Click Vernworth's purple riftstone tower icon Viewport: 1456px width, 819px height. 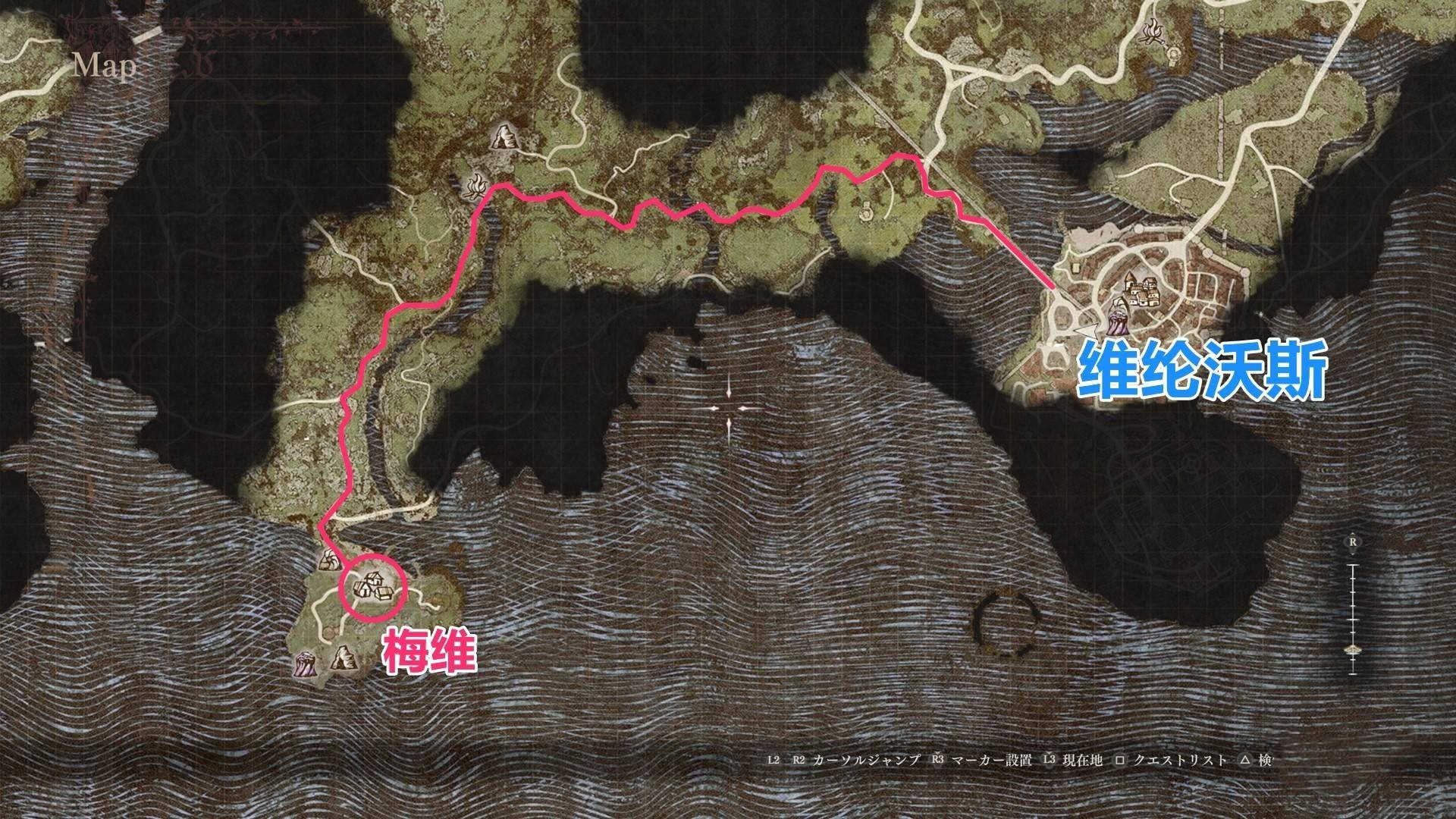point(1118,317)
